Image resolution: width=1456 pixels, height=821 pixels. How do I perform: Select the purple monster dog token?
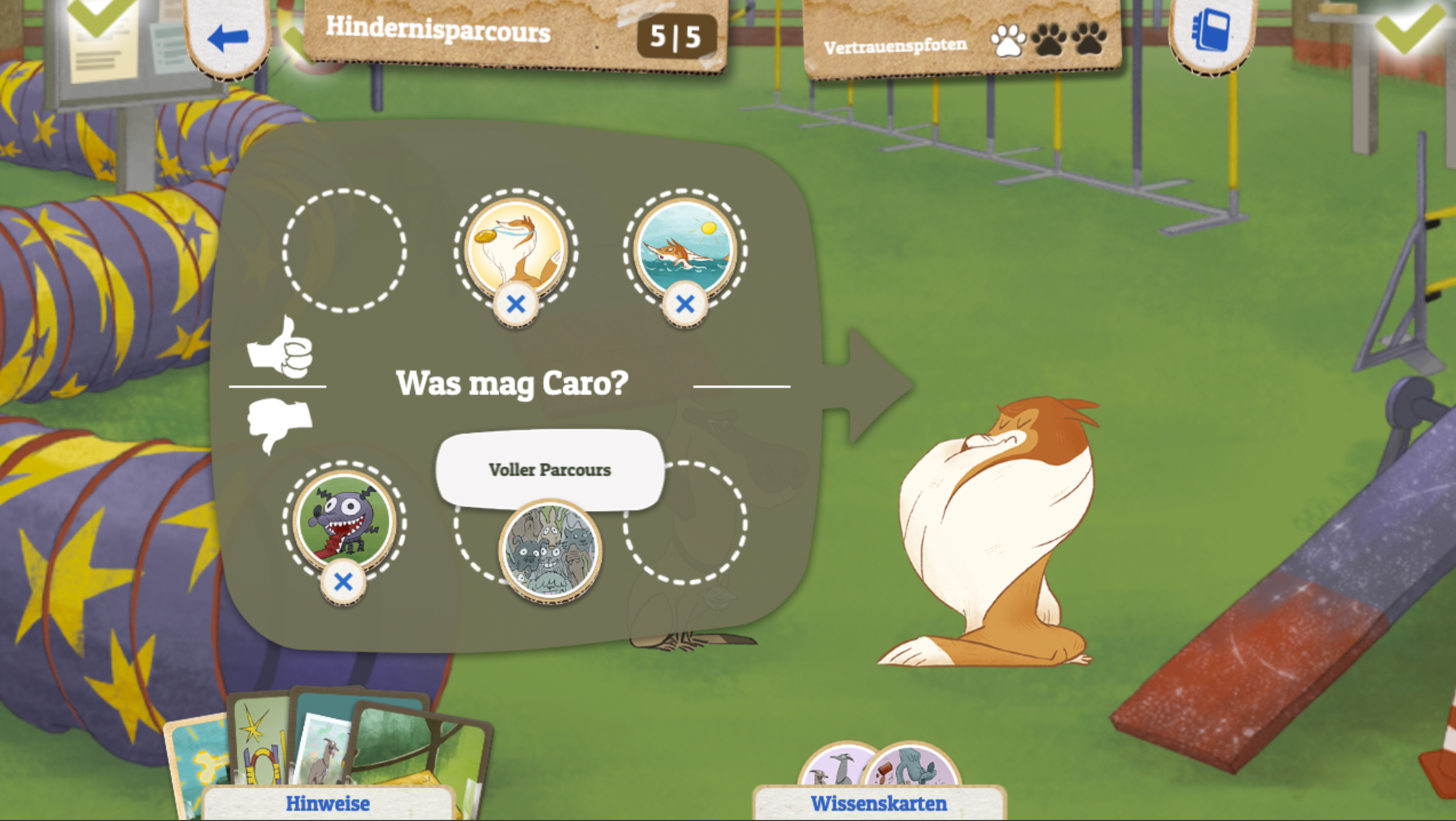click(344, 520)
